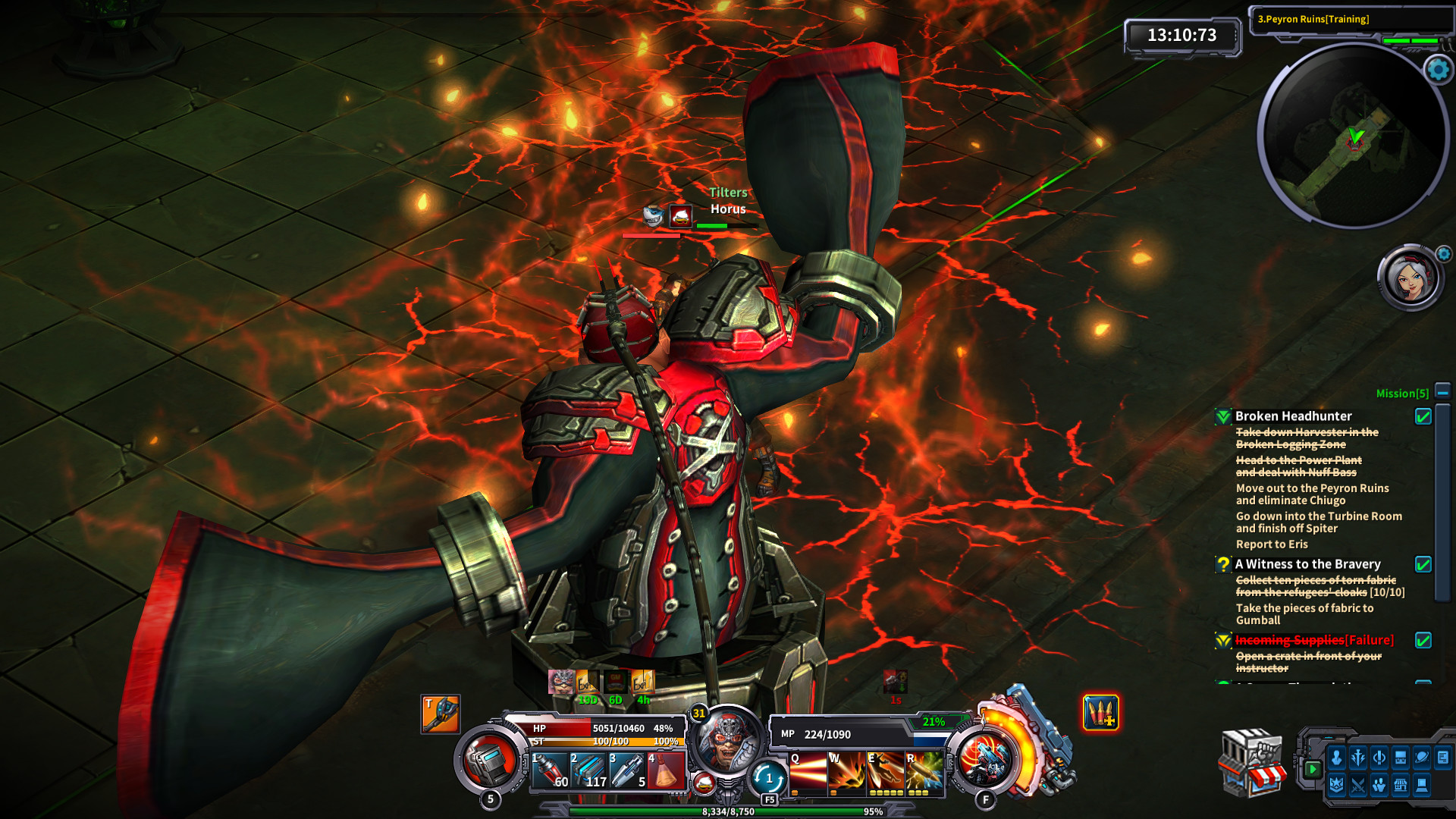This screenshot has width=1456, height=819.
Task: Open the crossed swords menu icon
Action: [x=1357, y=785]
